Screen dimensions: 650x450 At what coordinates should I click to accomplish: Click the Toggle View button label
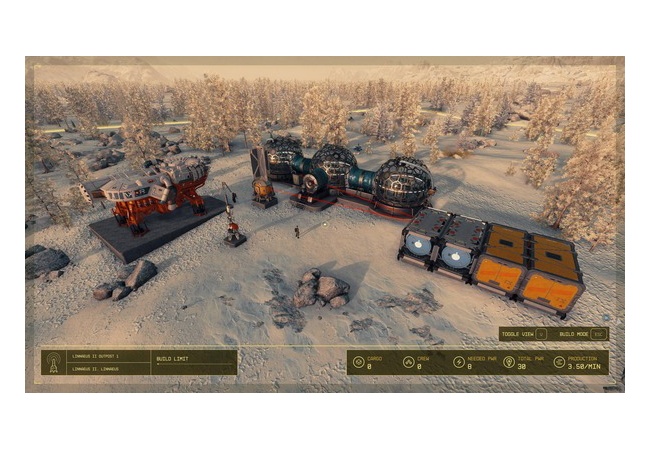point(518,334)
